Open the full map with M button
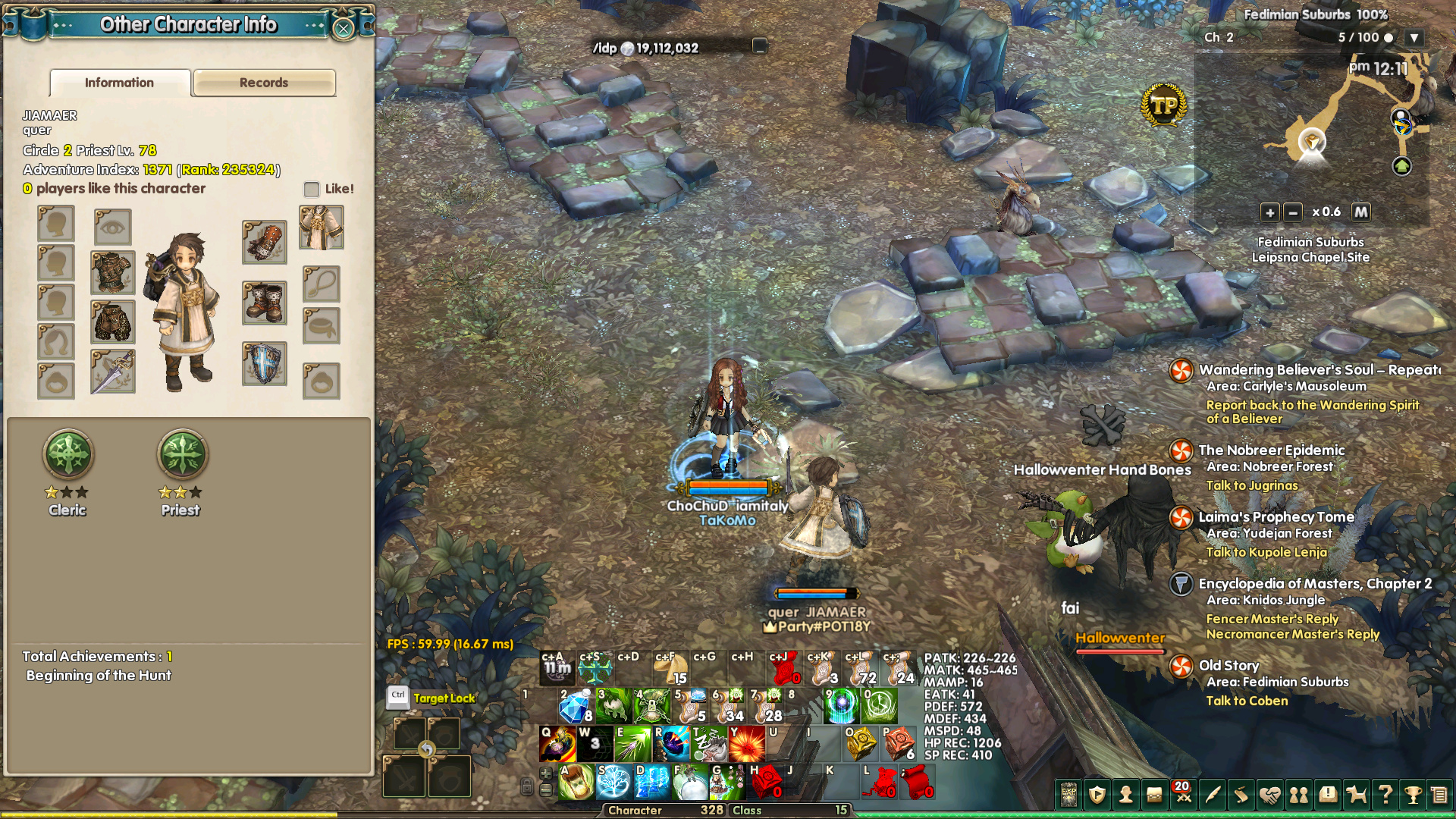This screenshot has height=819, width=1456. tap(1361, 212)
